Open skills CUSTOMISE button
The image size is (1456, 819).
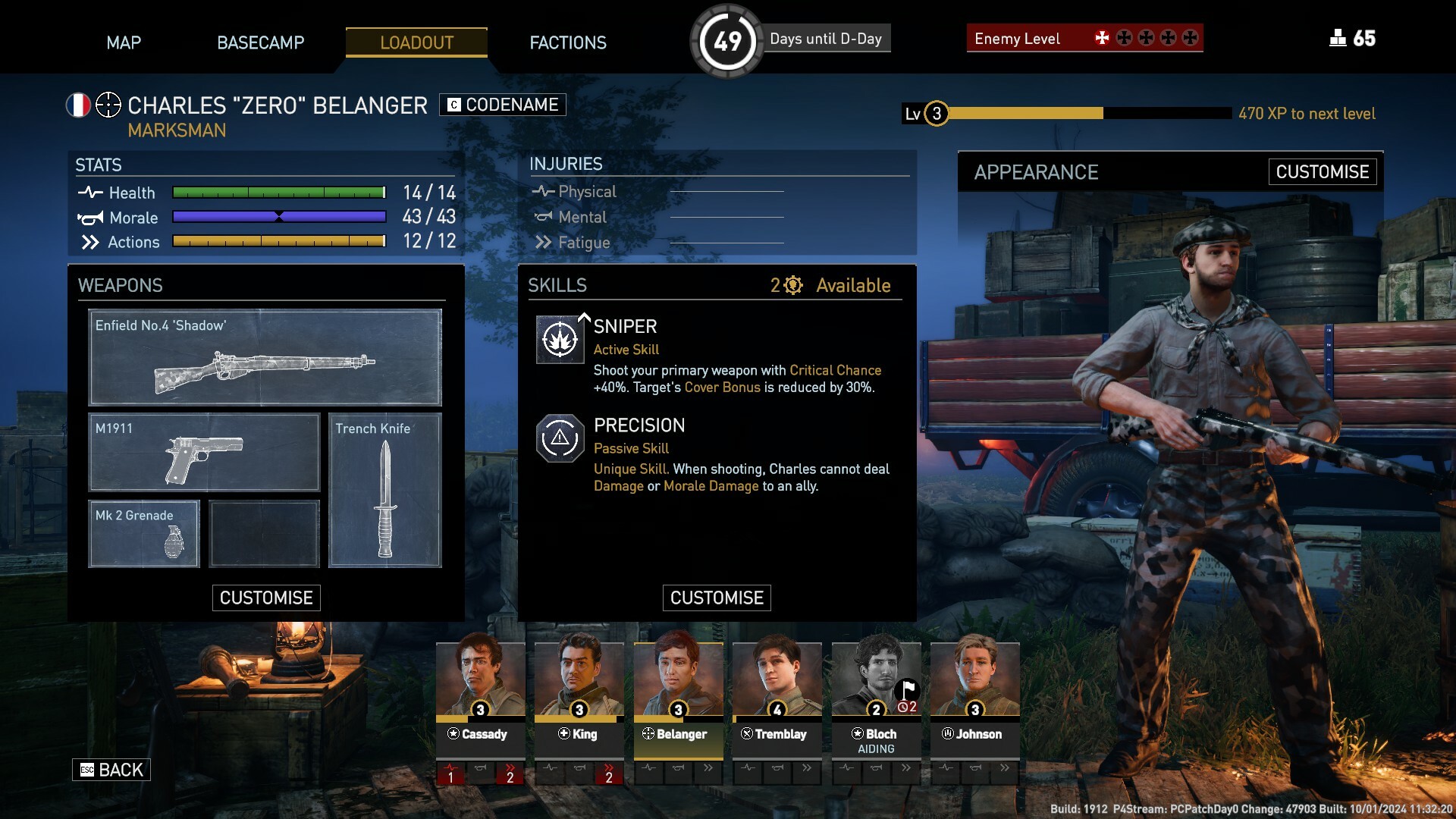(717, 598)
